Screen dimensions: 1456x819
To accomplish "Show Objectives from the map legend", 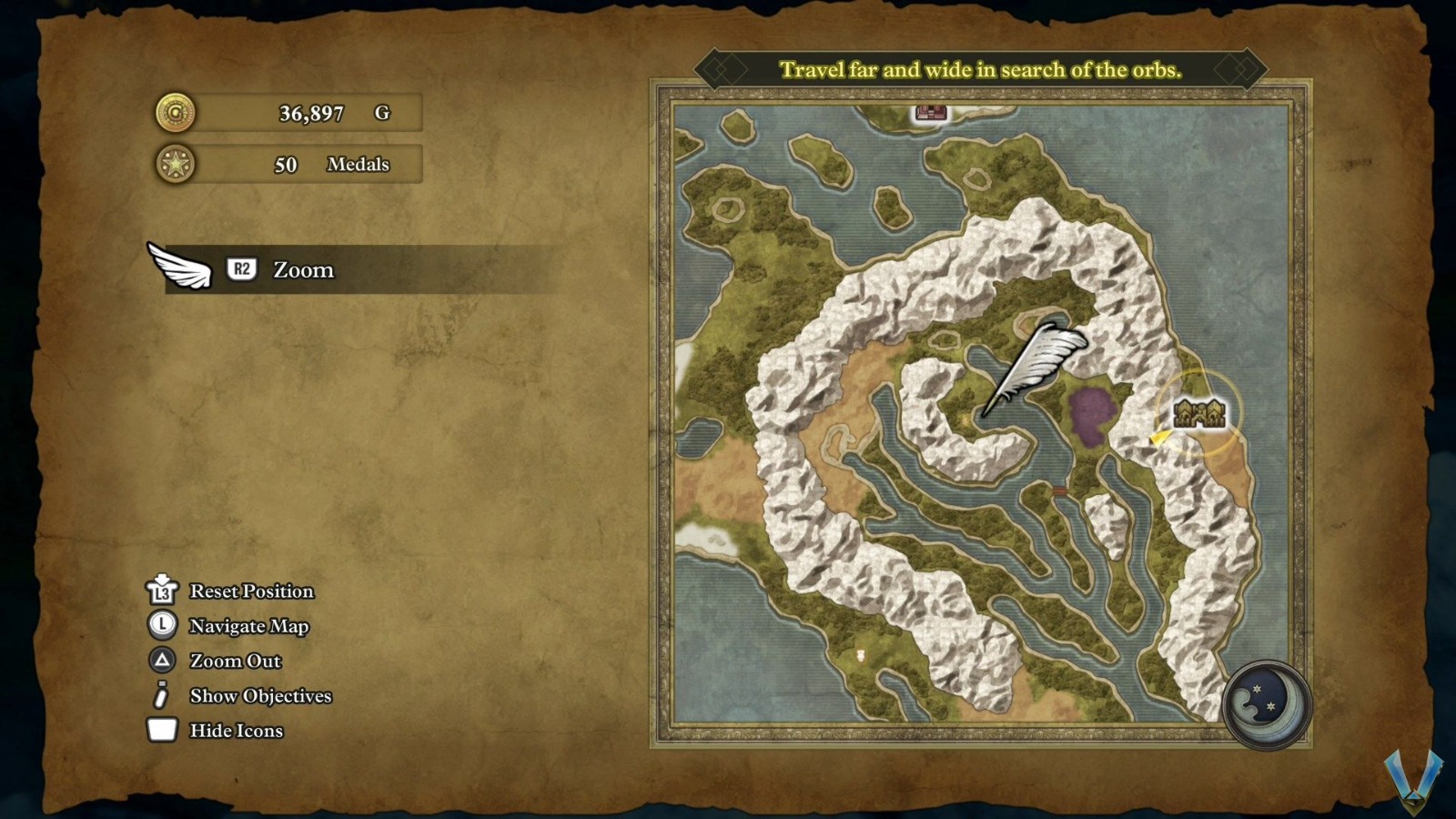I will click(260, 696).
